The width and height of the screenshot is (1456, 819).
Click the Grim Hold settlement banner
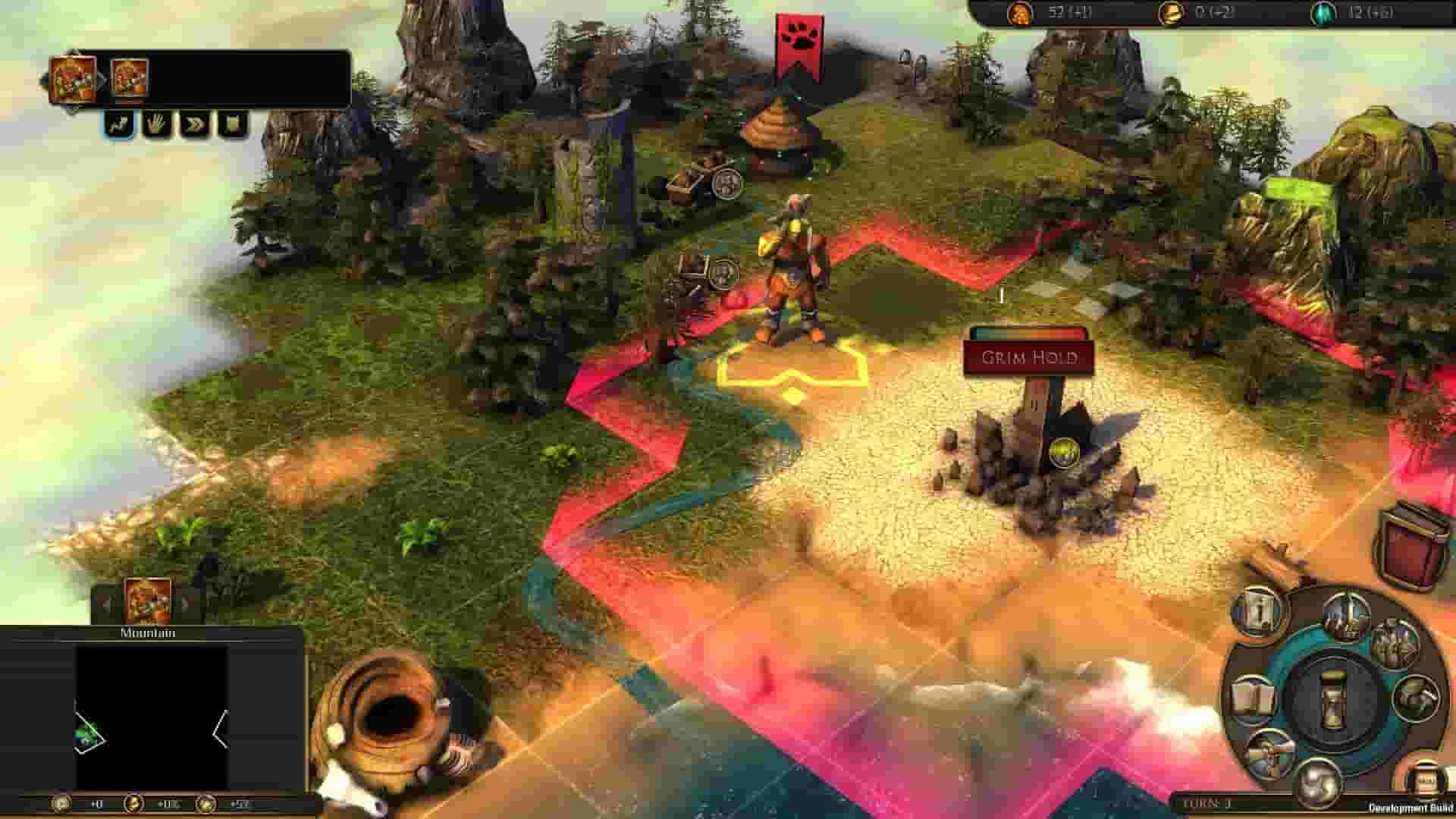pyautogui.click(x=1030, y=356)
